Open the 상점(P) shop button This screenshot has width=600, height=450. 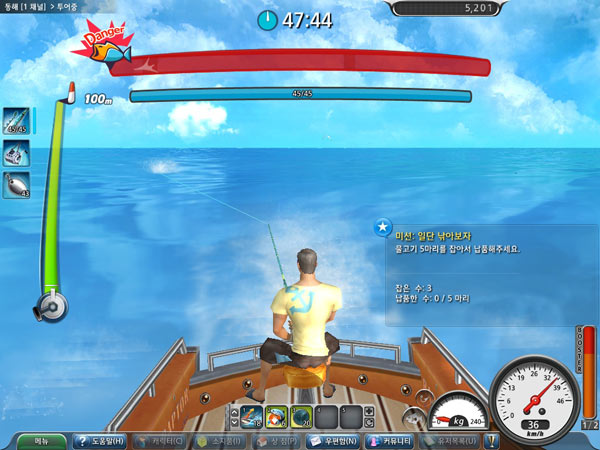coord(280,441)
